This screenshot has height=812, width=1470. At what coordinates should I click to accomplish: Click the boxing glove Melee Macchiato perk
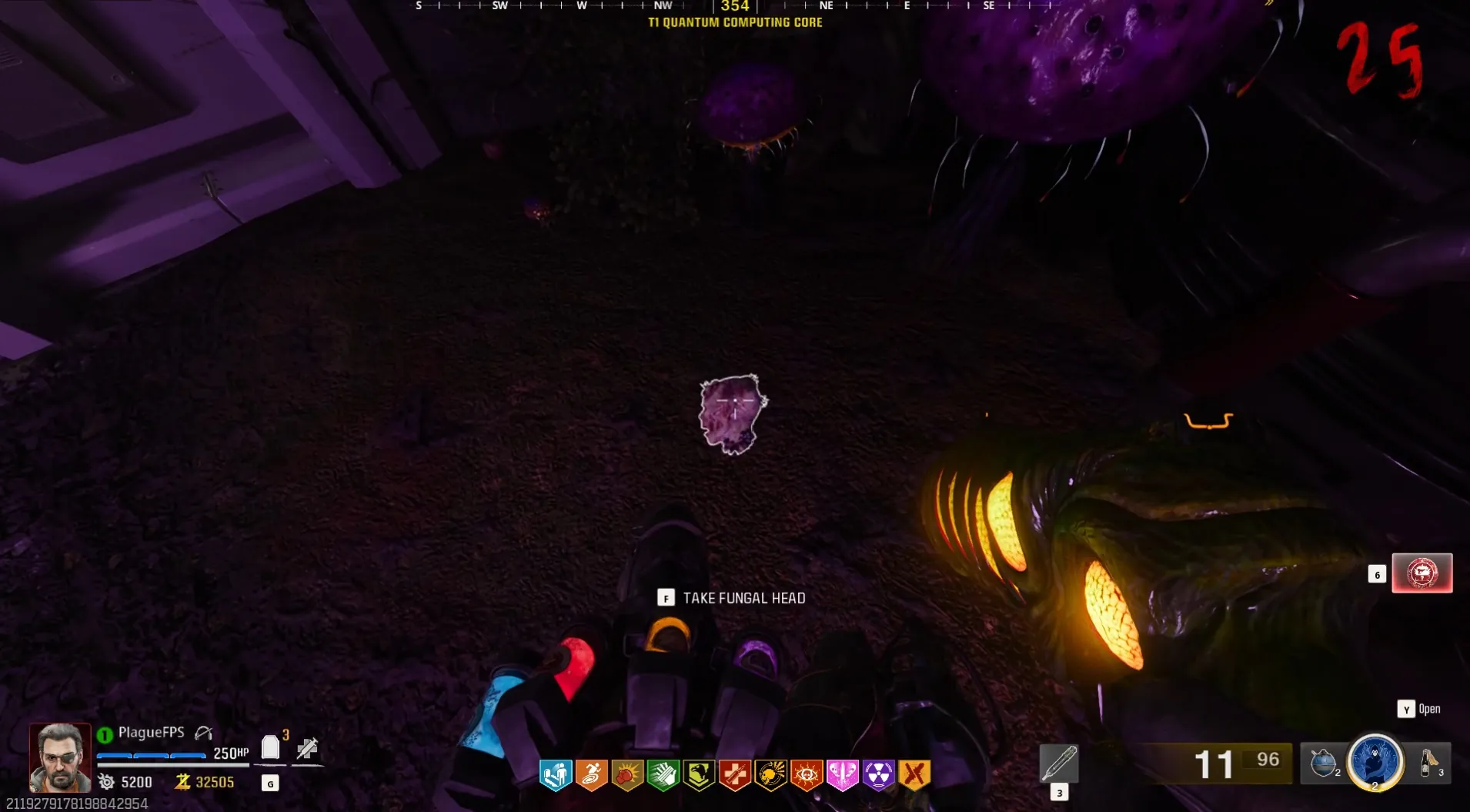pyautogui.click(x=627, y=774)
